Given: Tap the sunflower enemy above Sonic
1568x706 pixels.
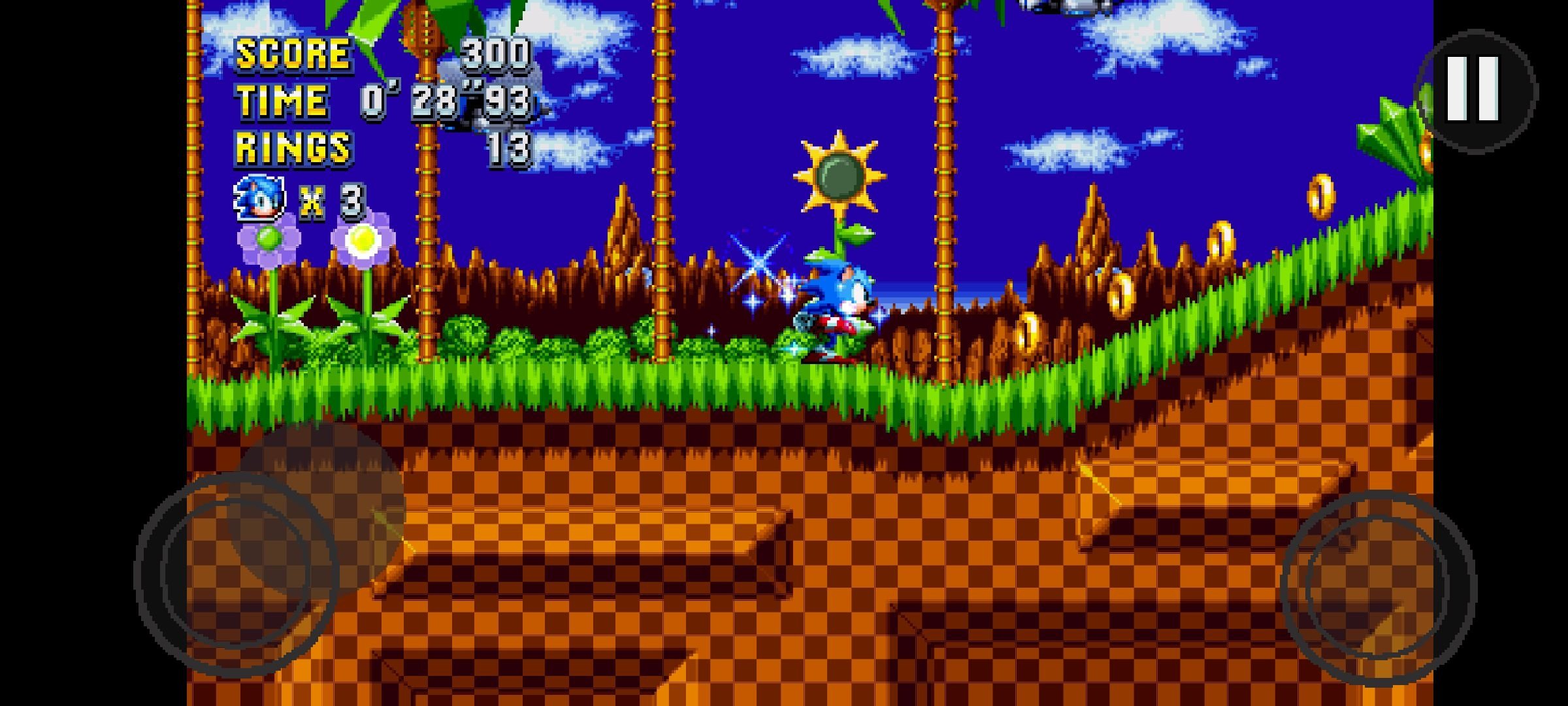Looking at the screenshot, I should (x=840, y=176).
